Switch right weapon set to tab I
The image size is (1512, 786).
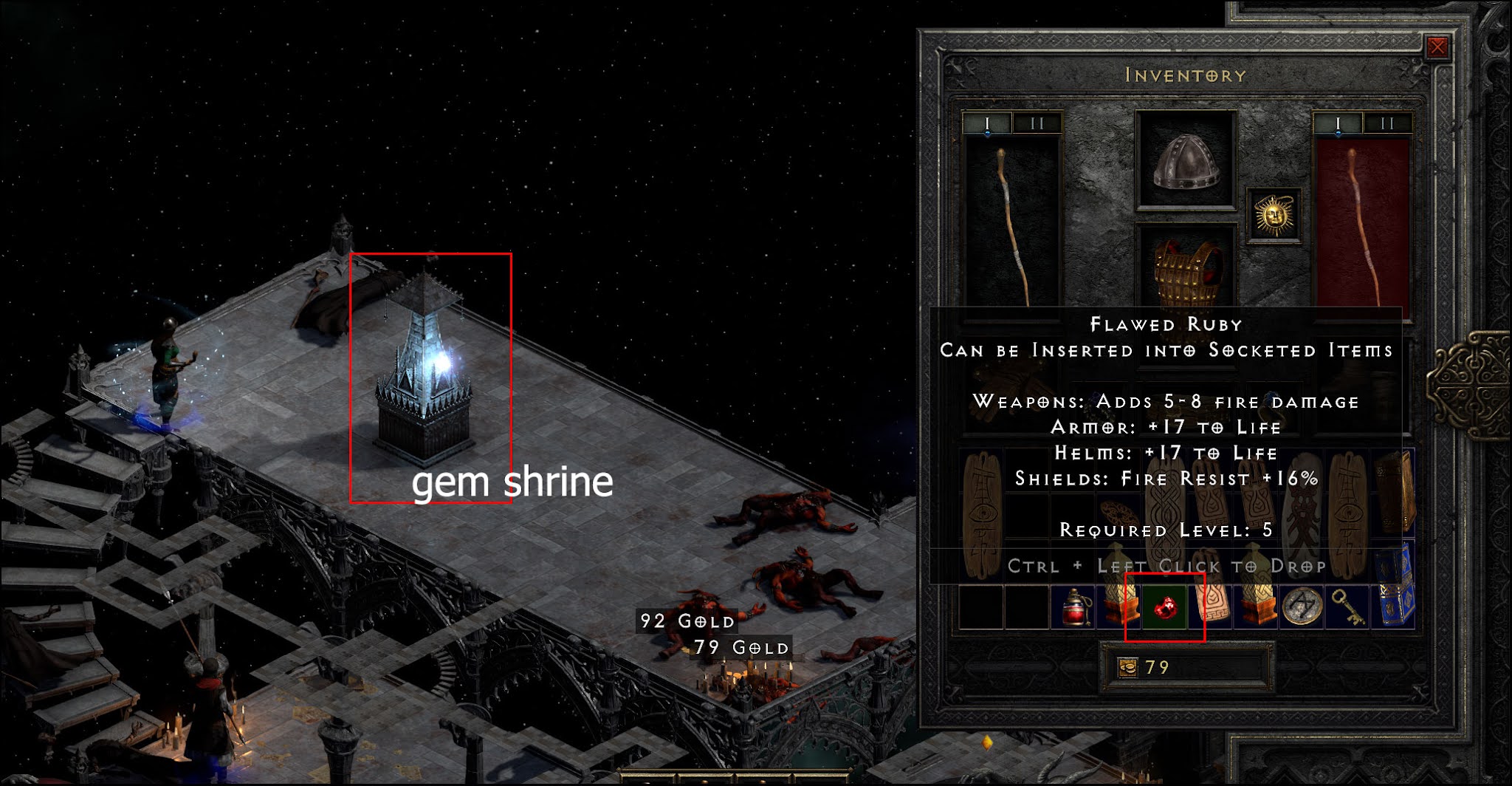(1339, 123)
